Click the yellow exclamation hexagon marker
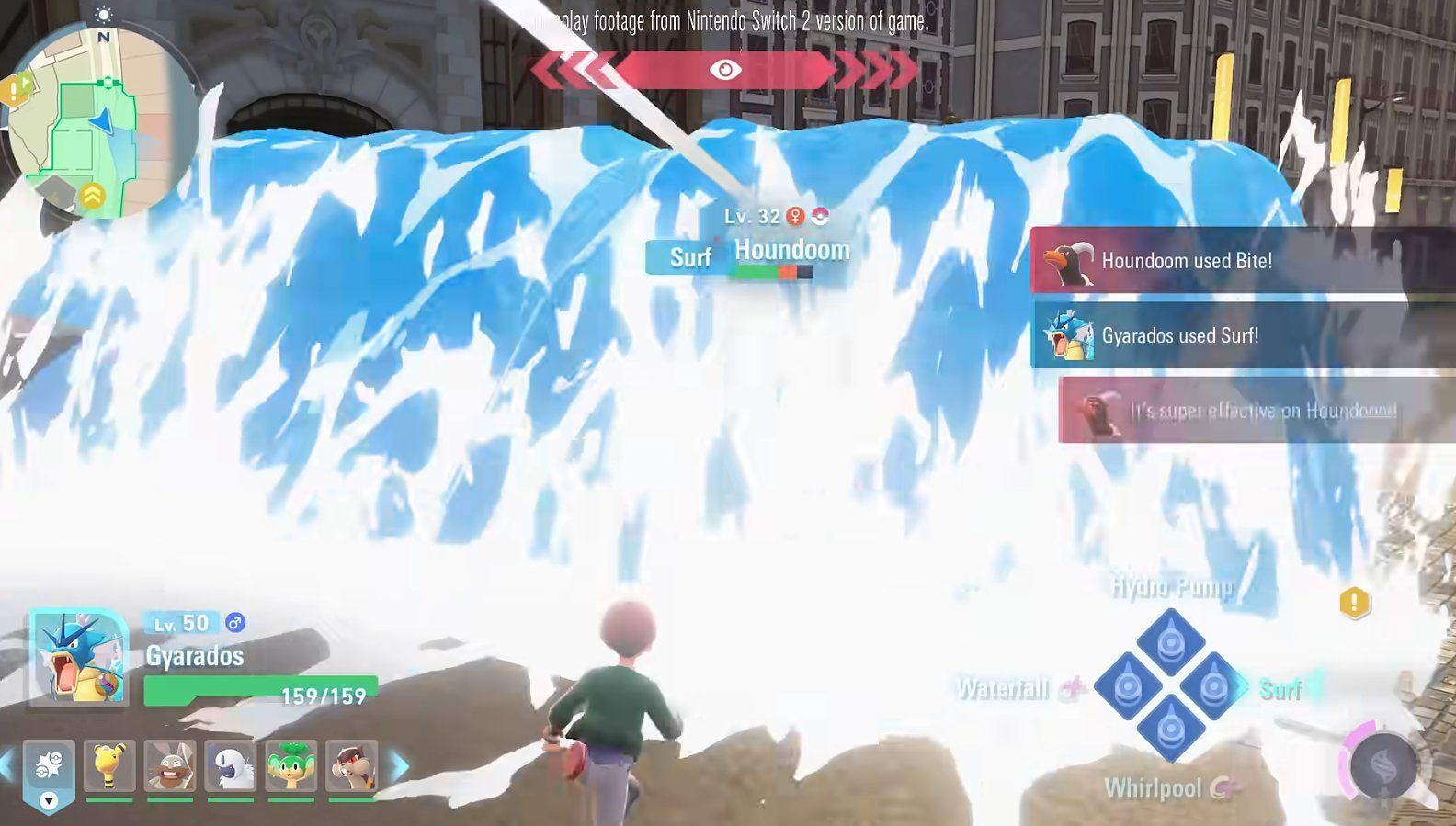Viewport: 1456px width, 826px height. point(1354,603)
